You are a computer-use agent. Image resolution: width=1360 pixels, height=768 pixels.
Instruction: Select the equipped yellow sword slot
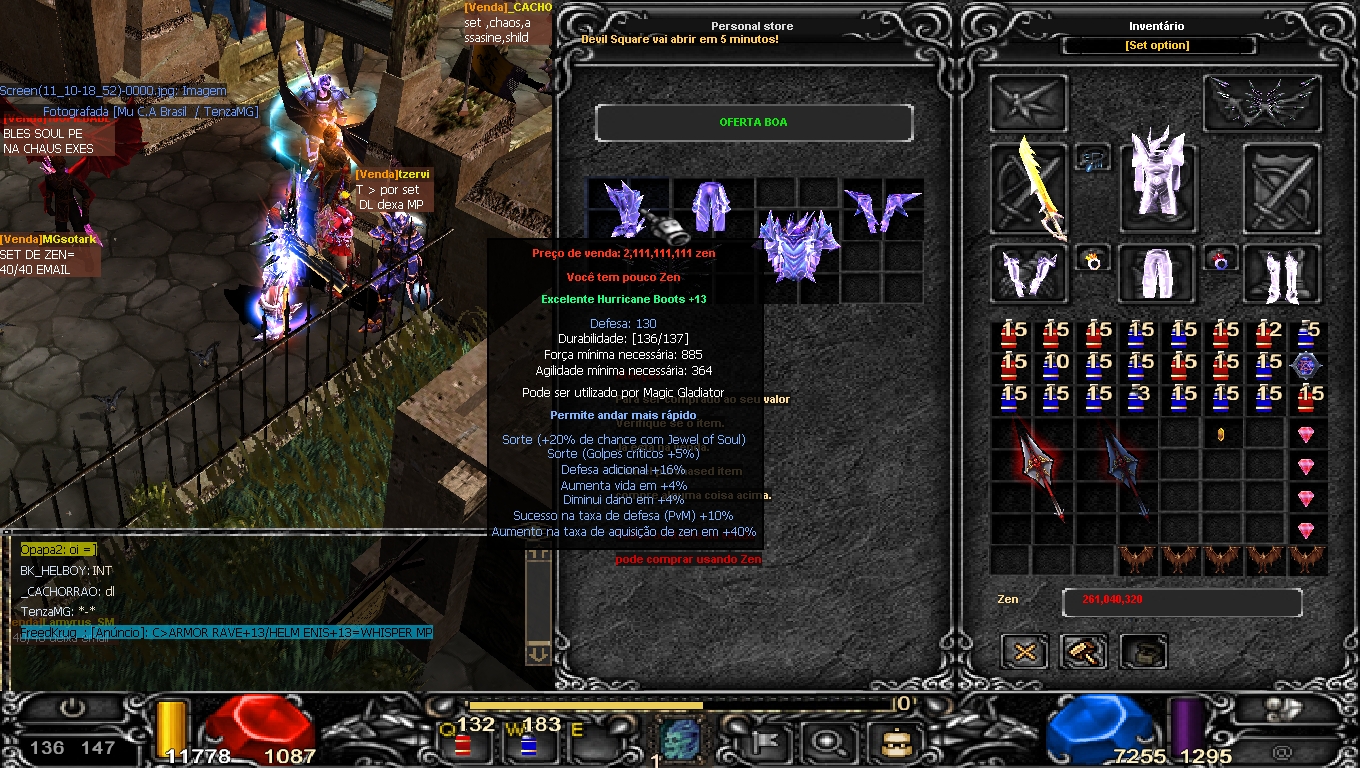click(1029, 188)
